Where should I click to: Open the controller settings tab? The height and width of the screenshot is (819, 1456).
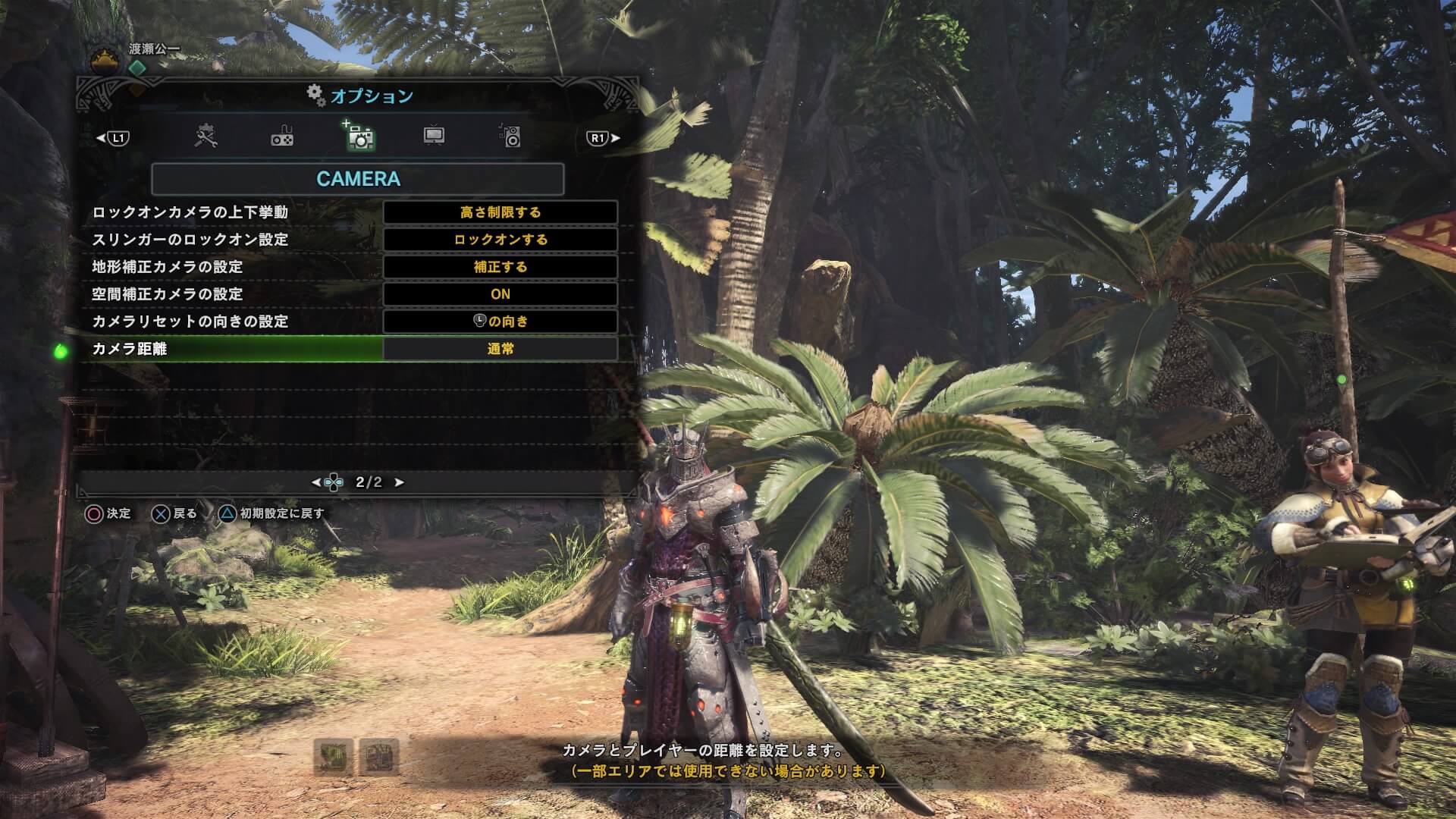(282, 137)
